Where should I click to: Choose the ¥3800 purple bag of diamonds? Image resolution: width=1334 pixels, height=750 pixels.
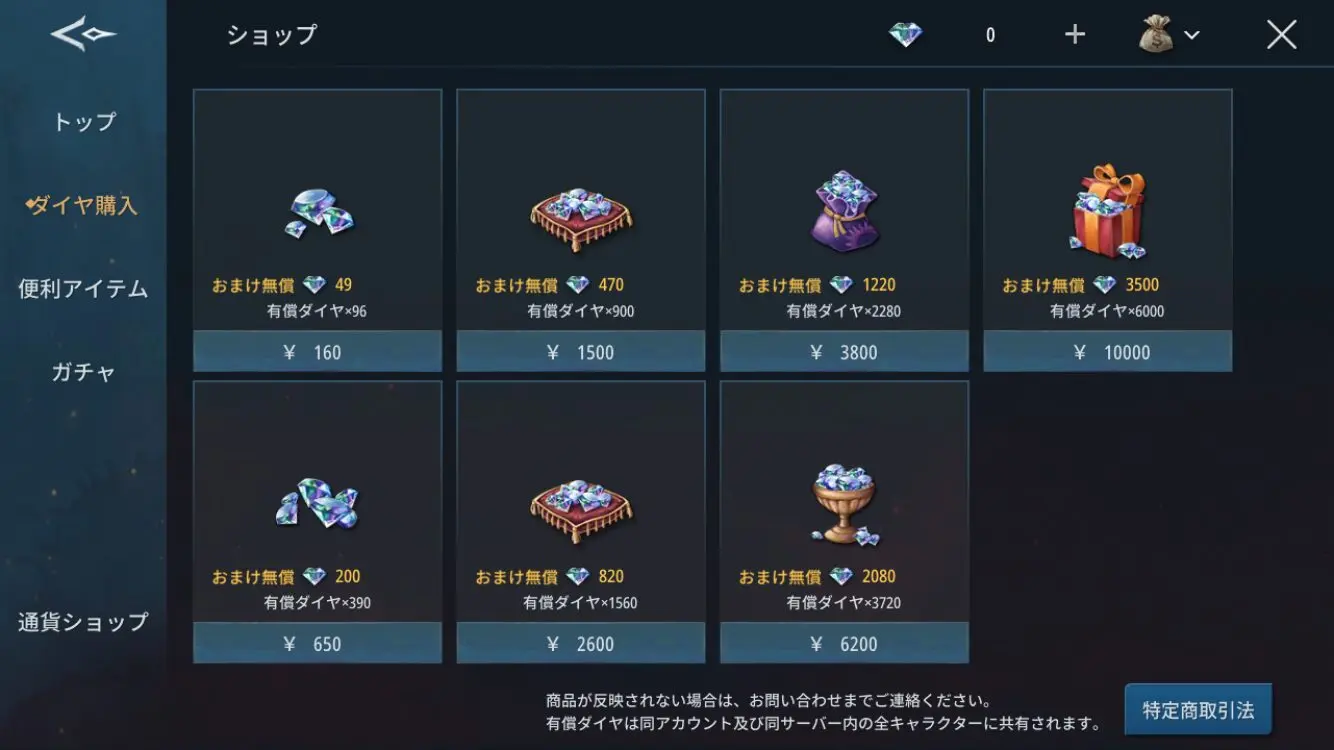[x=844, y=351]
